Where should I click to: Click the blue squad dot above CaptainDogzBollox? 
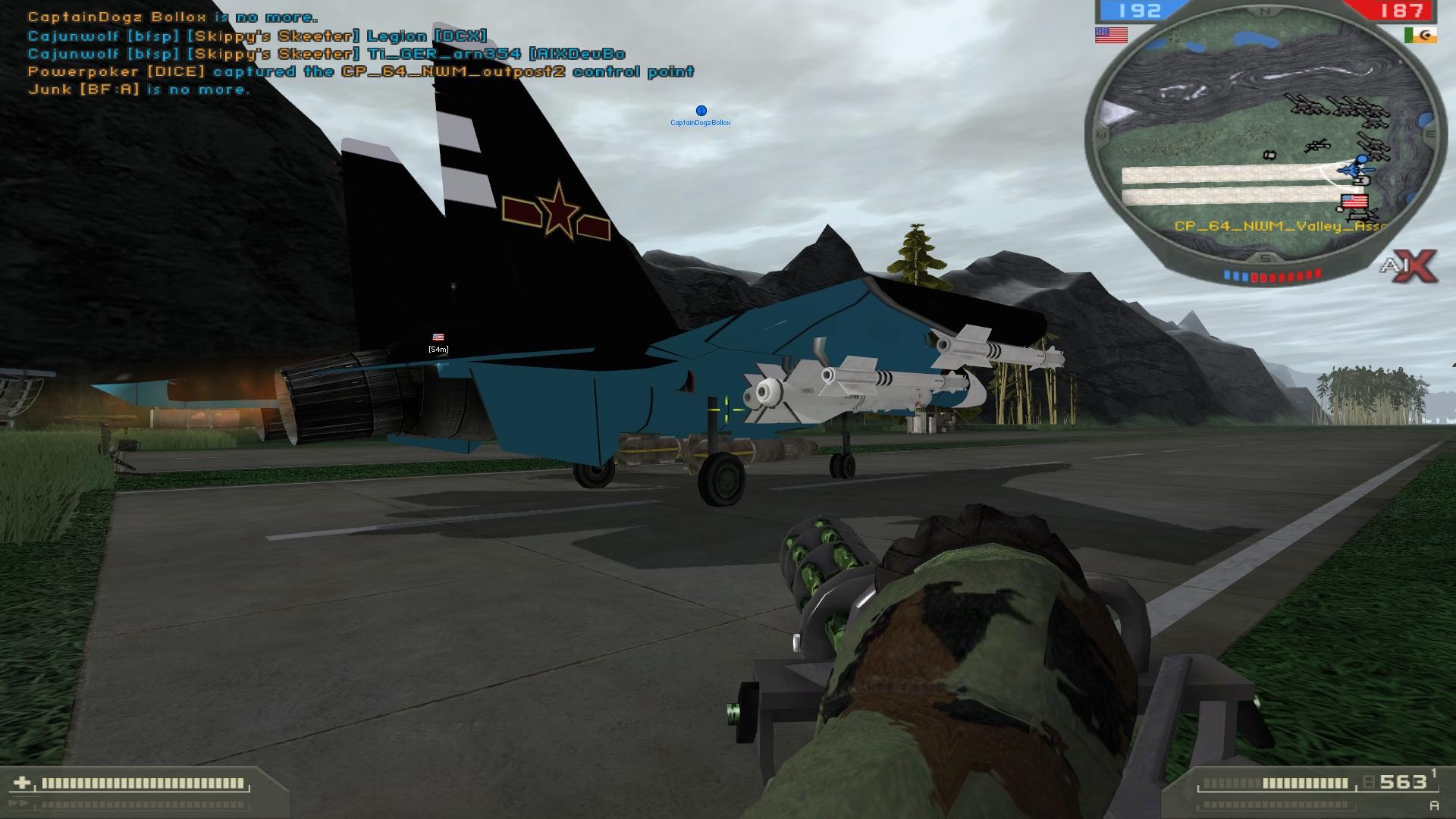700,110
